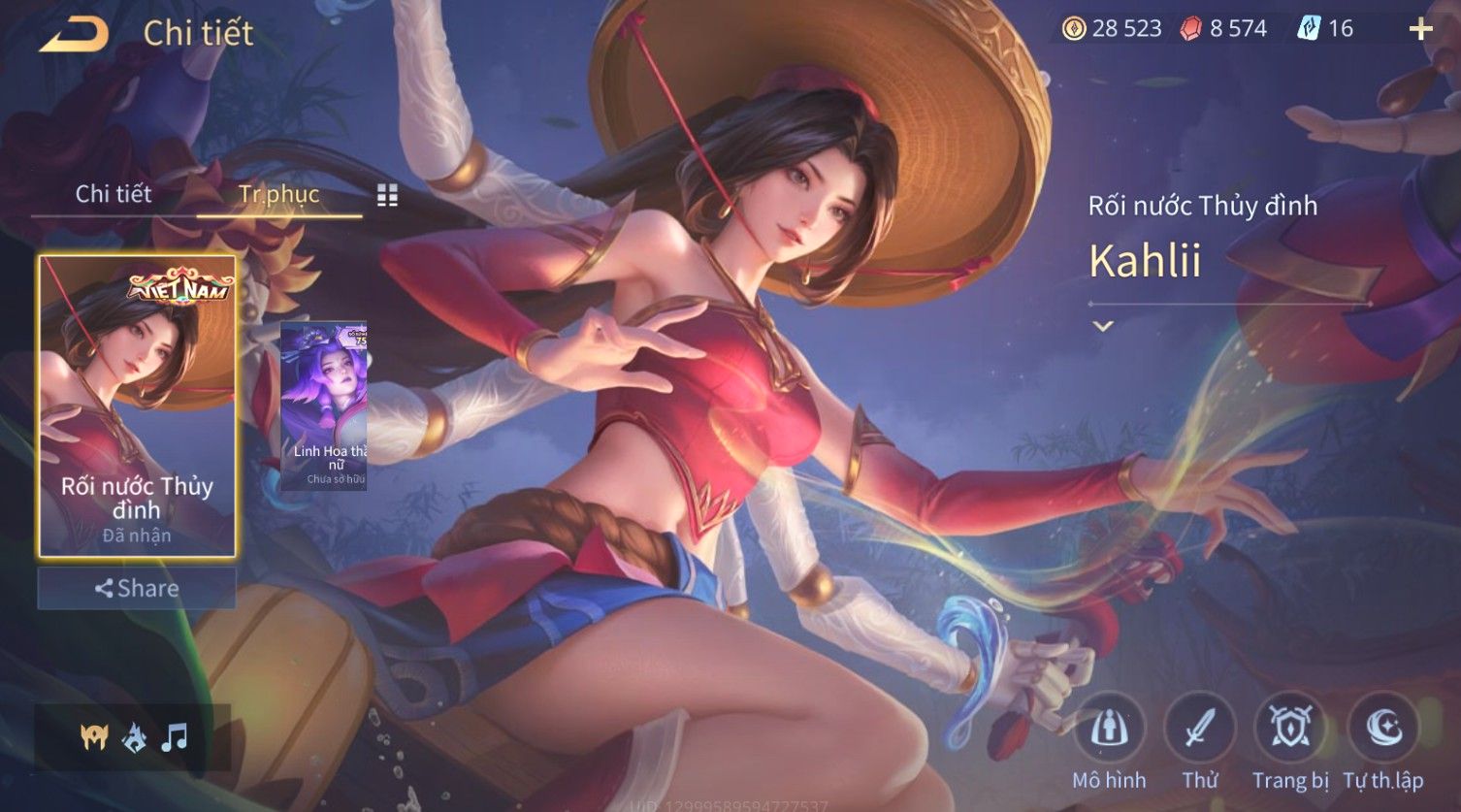Screen dimensions: 1461x812
Task: Click the winged mask skin feature icon
Action: [x=94, y=738]
